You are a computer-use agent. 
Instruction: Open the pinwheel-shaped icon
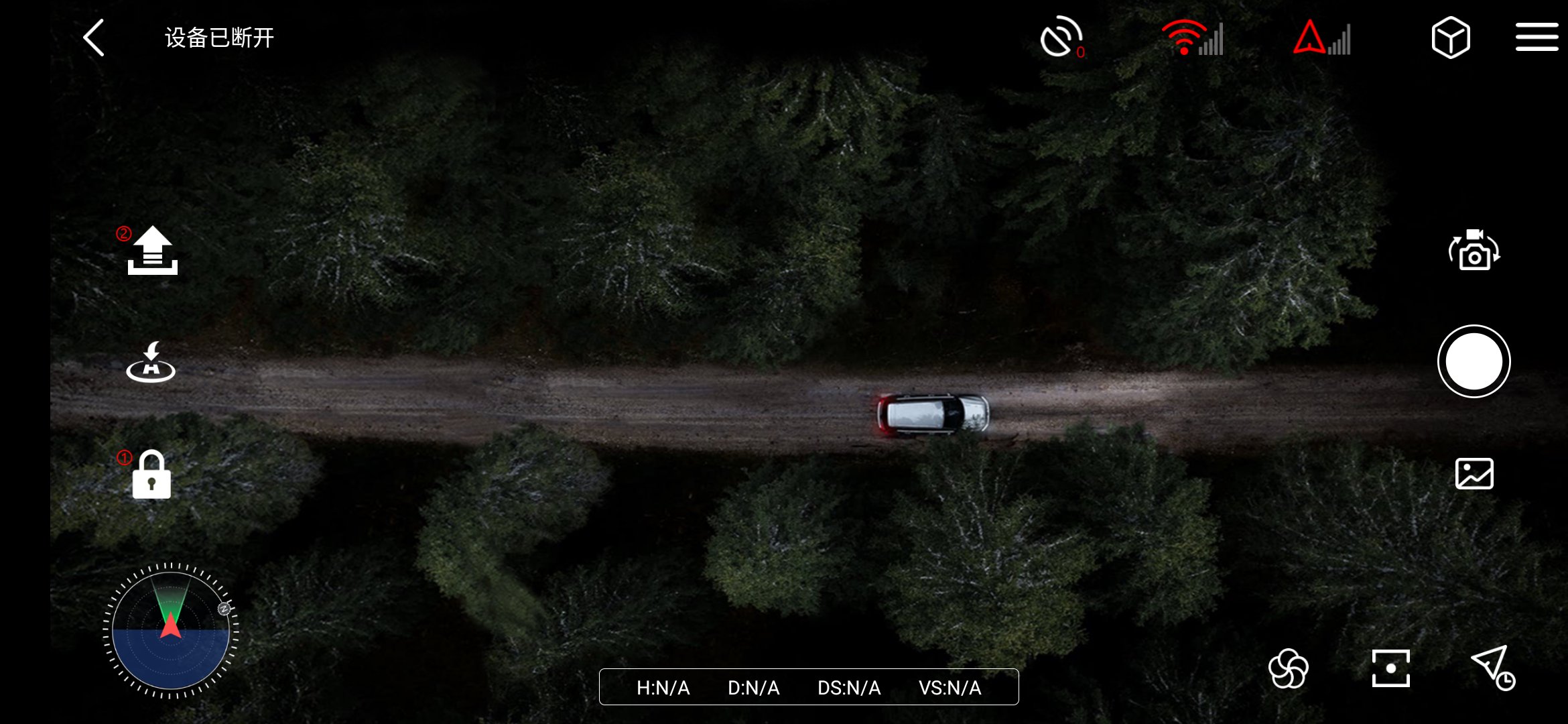pyautogui.click(x=1288, y=669)
